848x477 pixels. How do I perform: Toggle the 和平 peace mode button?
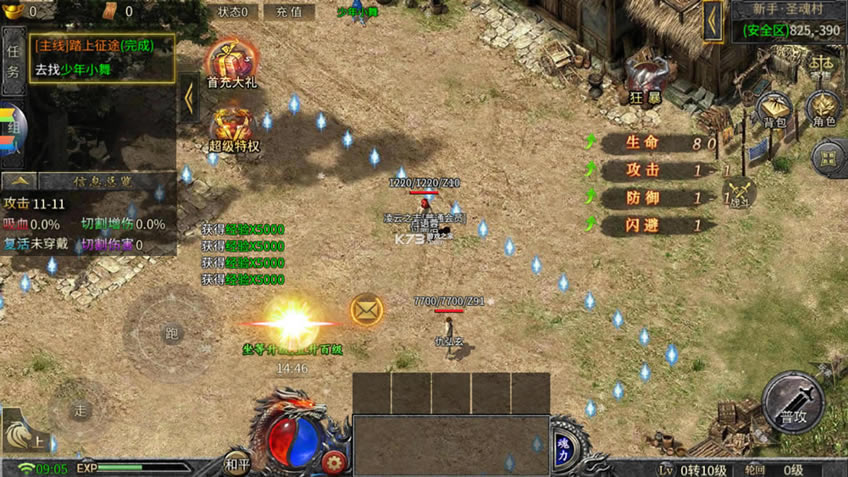237,463
